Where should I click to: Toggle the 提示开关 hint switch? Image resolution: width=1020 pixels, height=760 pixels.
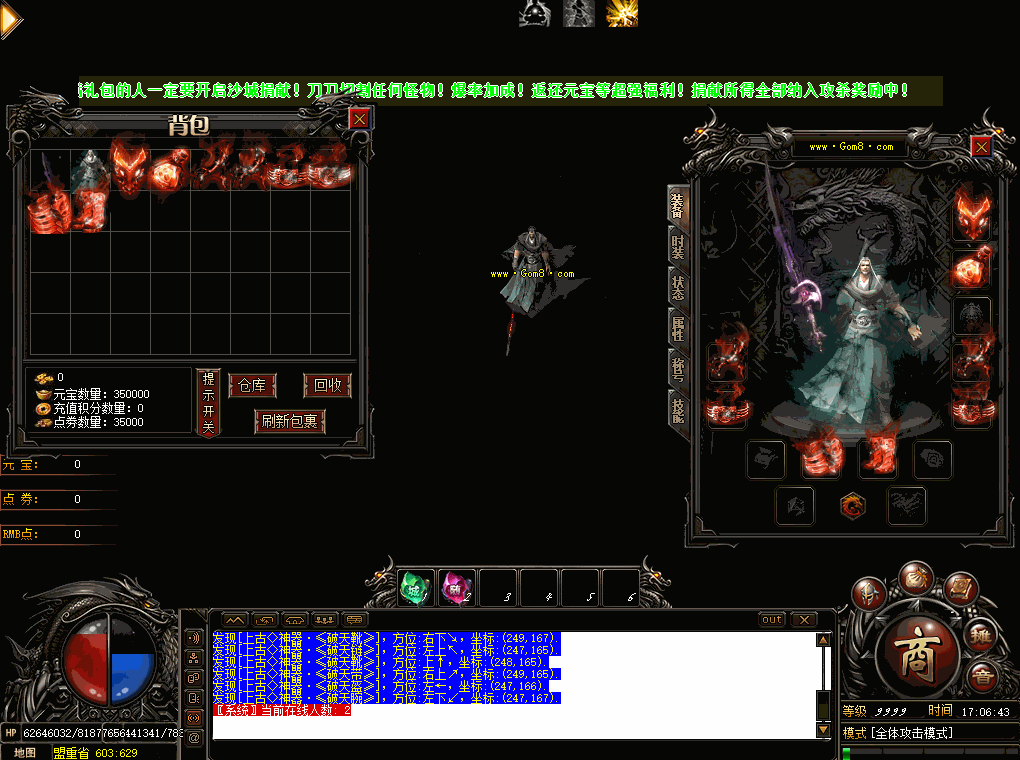208,402
